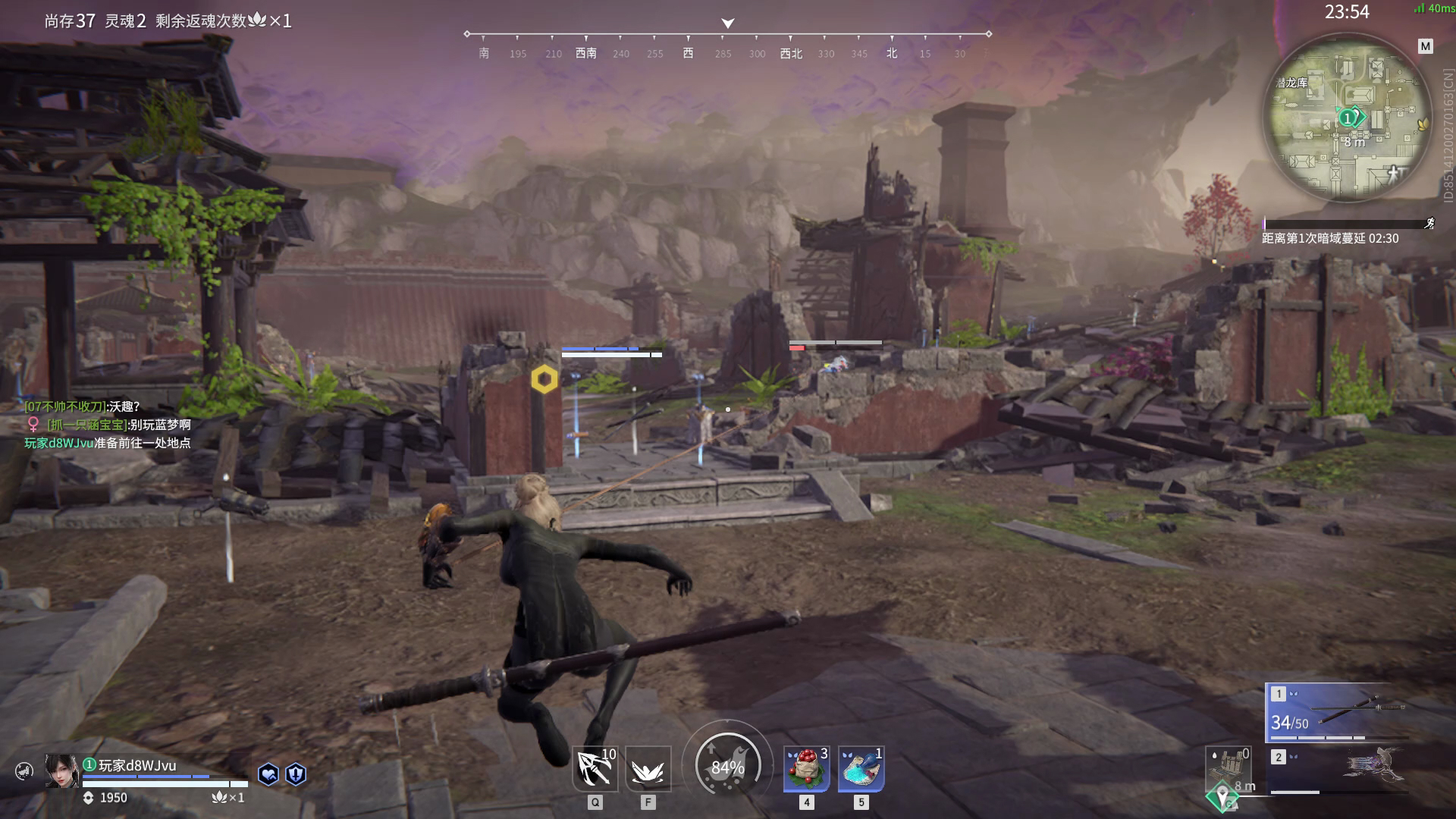The image size is (1456, 819).
Task: Trigger the ground-slam ultimate skill icon
Action: 648,769
